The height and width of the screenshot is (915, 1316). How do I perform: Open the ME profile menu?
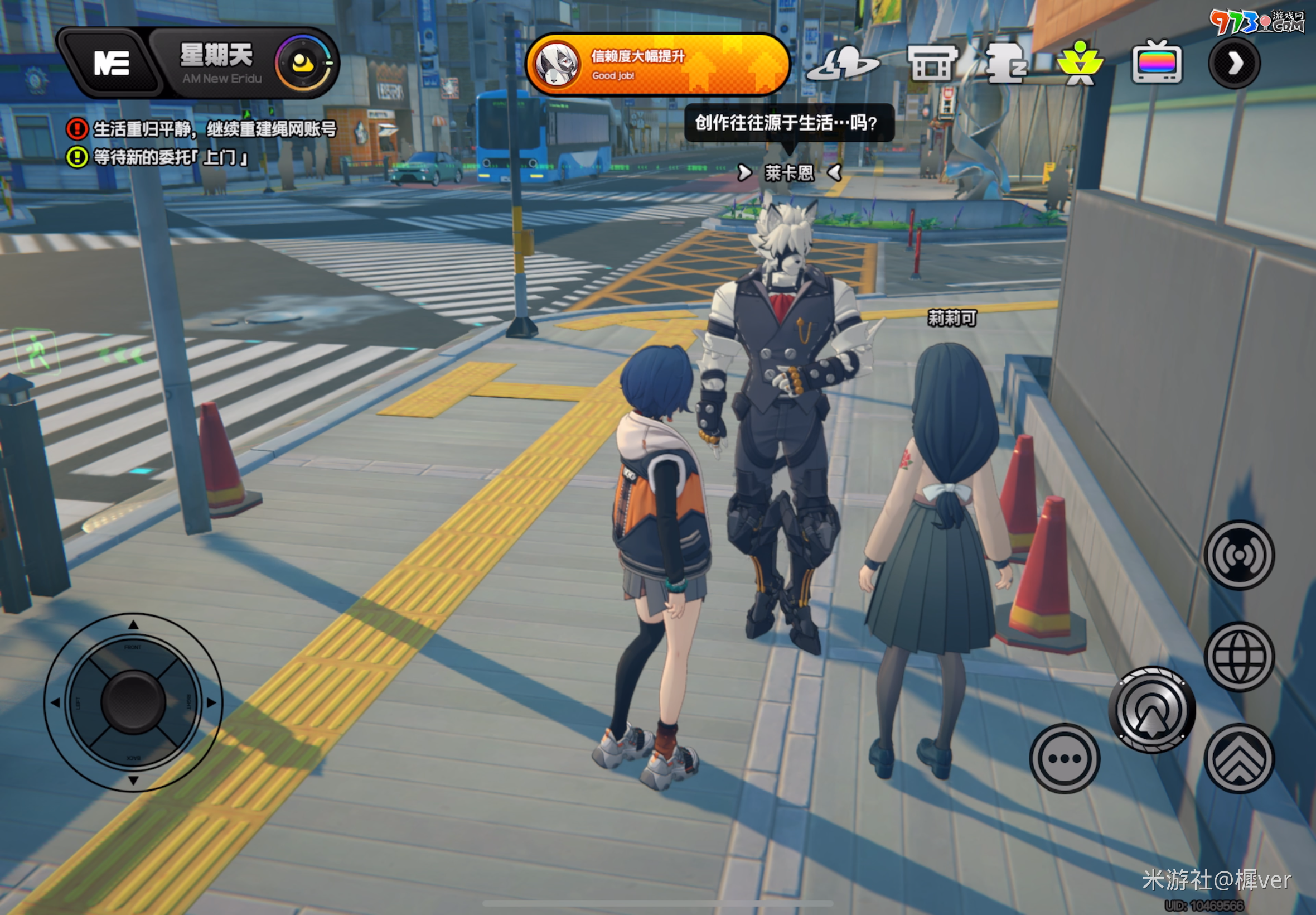pyautogui.click(x=110, y=62)
